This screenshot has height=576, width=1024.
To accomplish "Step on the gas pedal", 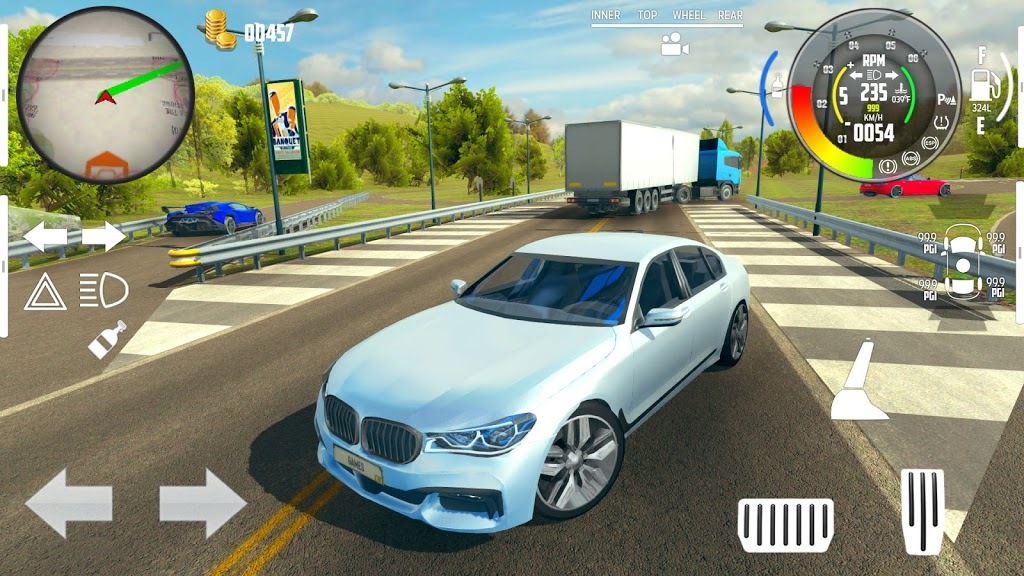I will 922,510.
